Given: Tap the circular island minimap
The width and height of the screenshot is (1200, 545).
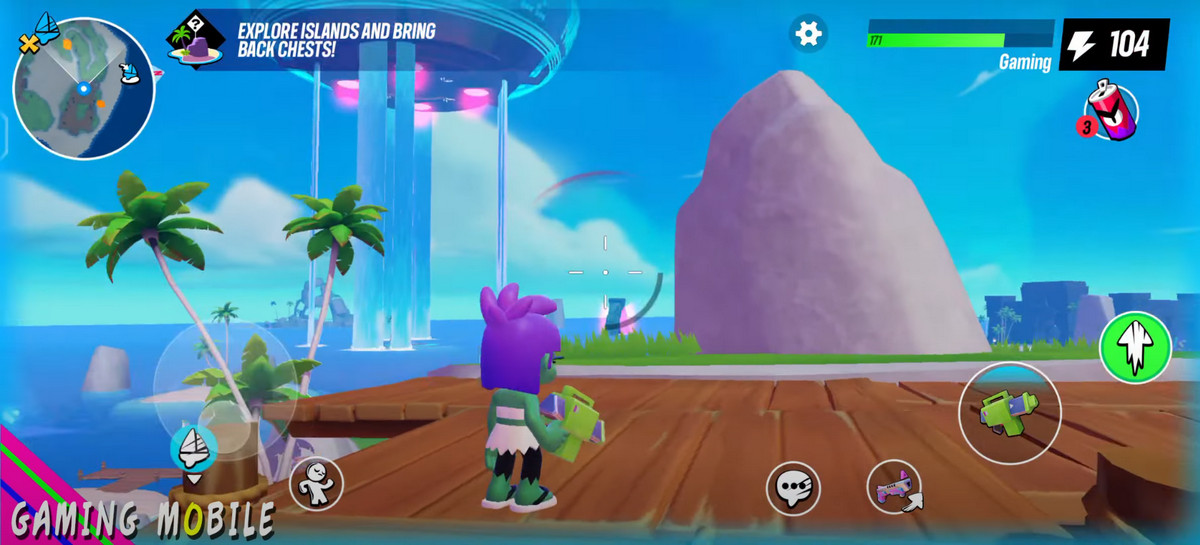Looking at the screenshot, I should point(84,88).
